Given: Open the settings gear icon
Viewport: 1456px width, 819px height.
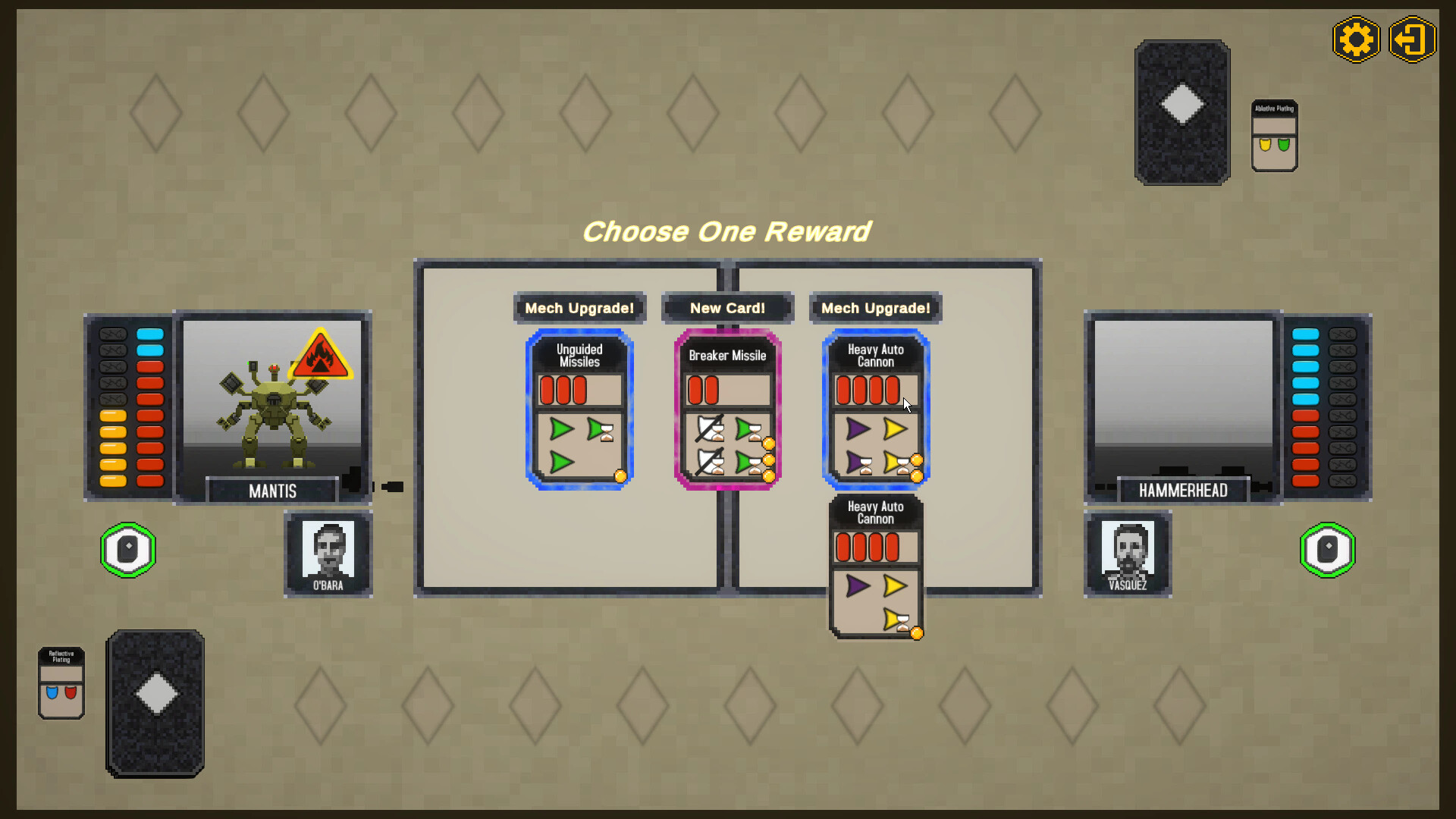Looking at the screenshot, I should 1357,39.
